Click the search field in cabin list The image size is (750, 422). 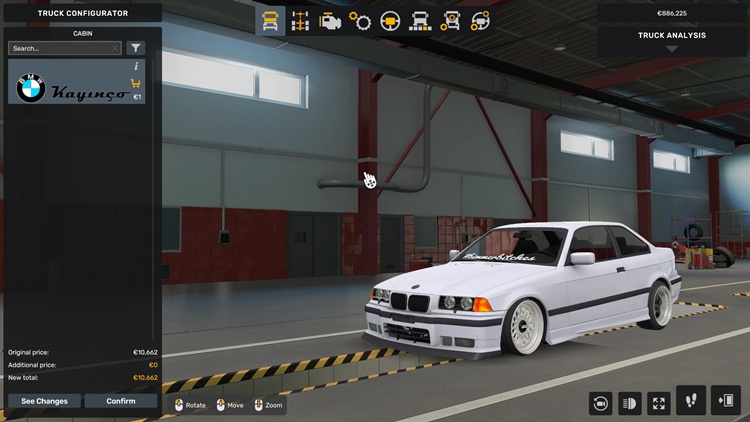[x=60, y=48]
